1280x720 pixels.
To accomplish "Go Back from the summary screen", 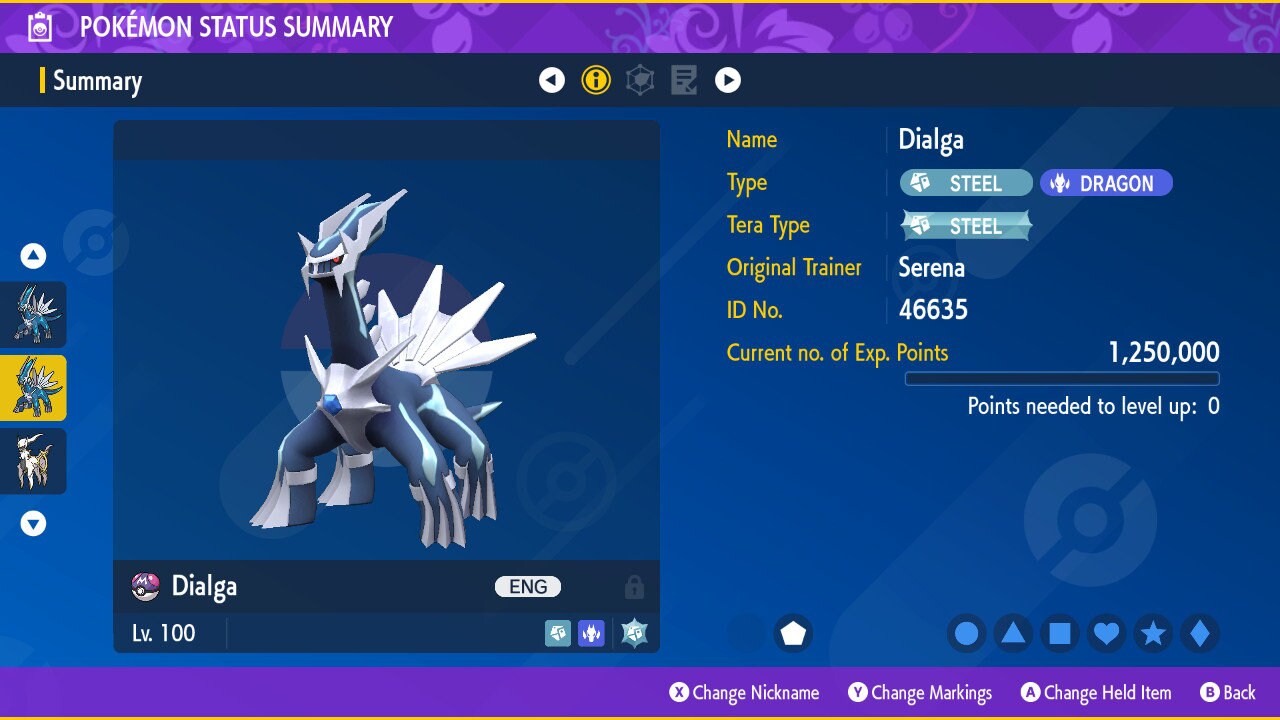I will point(1228,693).
